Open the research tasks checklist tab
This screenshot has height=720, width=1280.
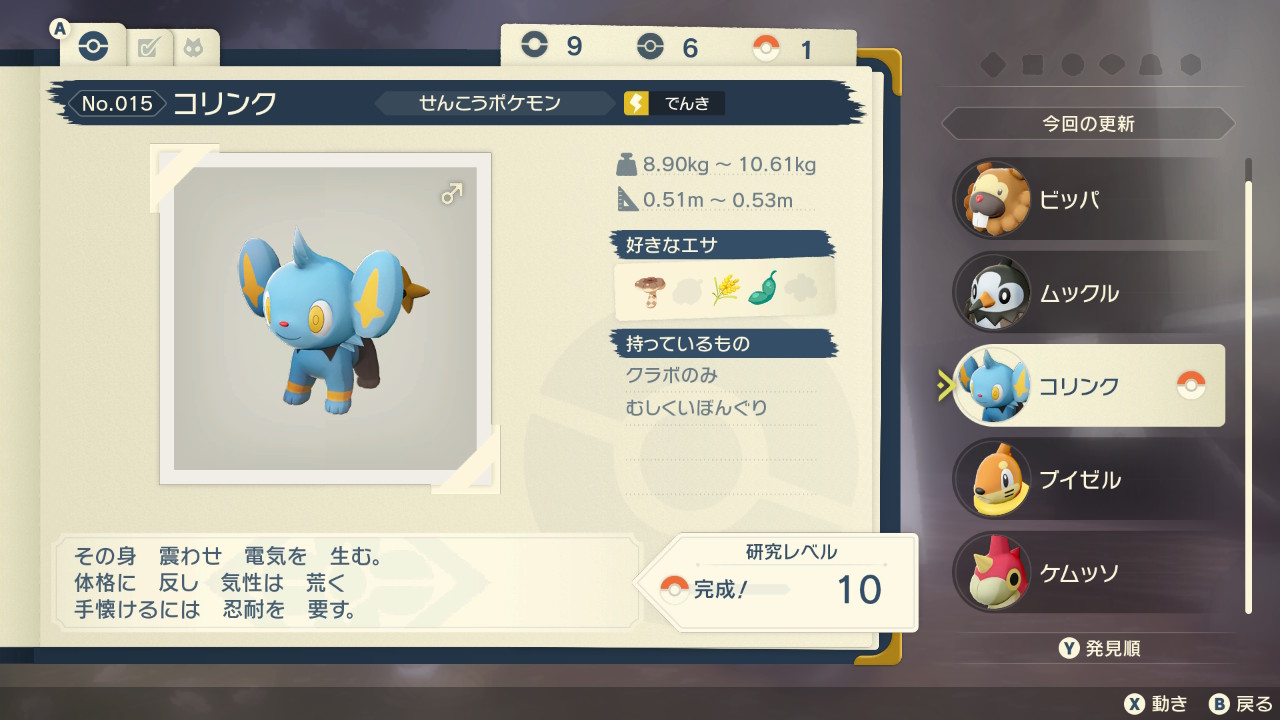click(149, 47)
